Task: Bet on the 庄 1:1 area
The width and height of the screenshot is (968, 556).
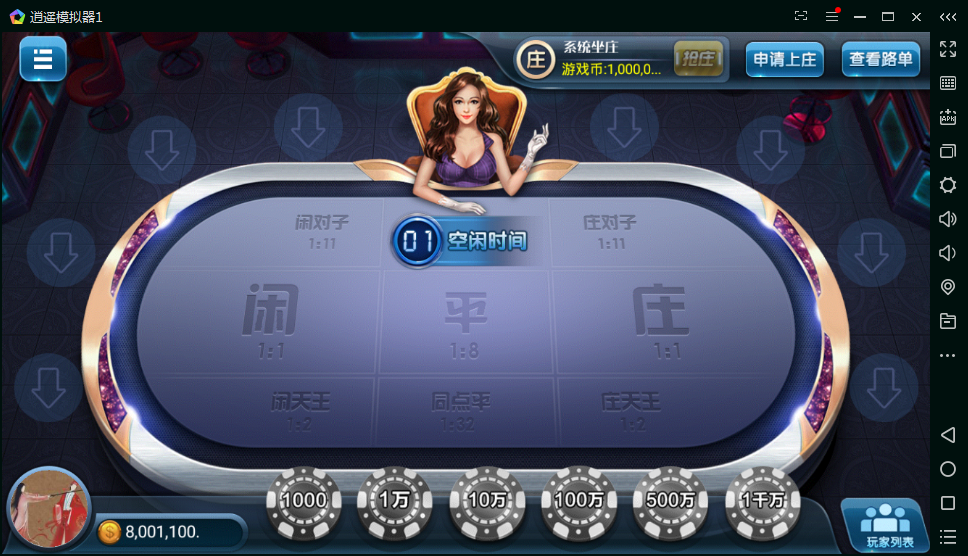Action: tap(661, 320)
